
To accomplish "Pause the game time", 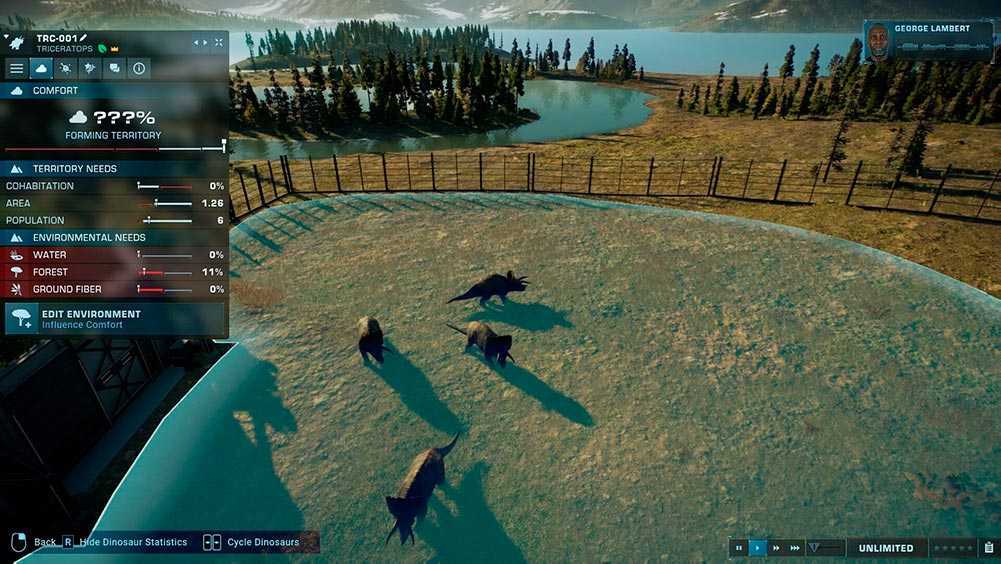I will (739, 548).
